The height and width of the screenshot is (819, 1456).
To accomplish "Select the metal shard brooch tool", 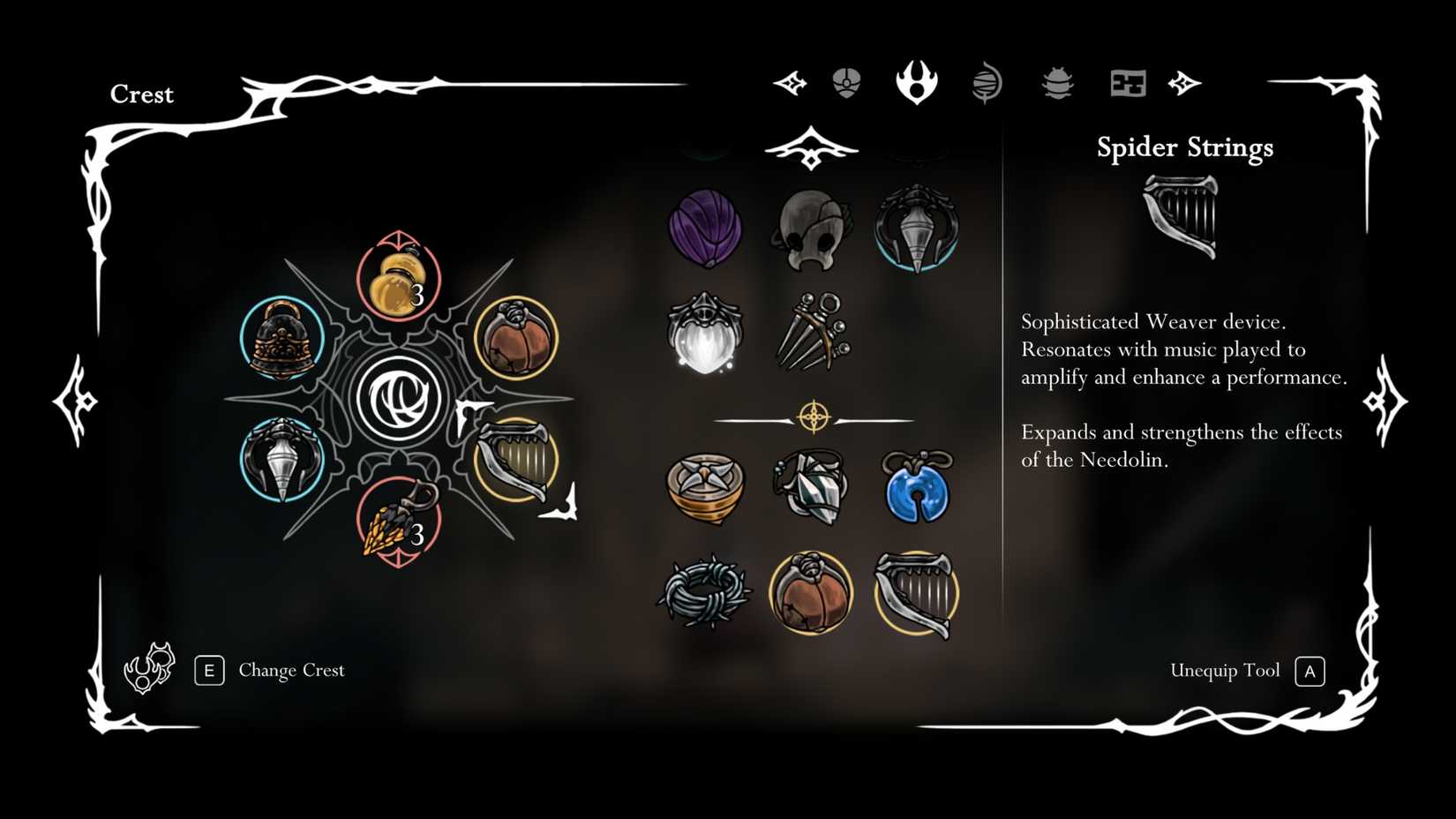I will (812, 490).
